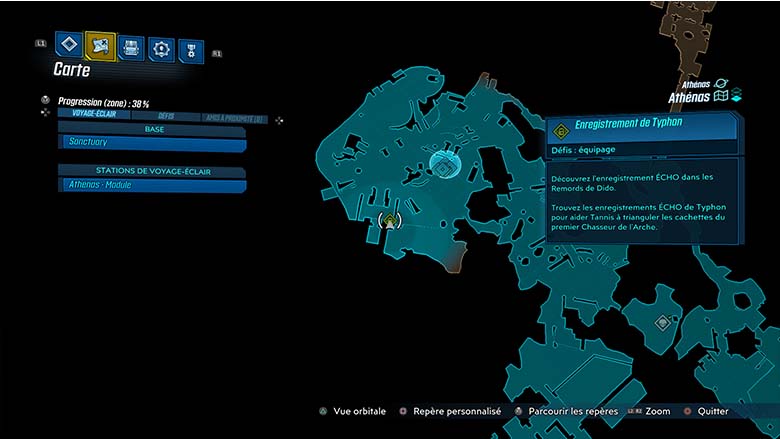Click the Typhon recording marker on map
Viewport: 780px width, 439px height.
tap(391, 222)
